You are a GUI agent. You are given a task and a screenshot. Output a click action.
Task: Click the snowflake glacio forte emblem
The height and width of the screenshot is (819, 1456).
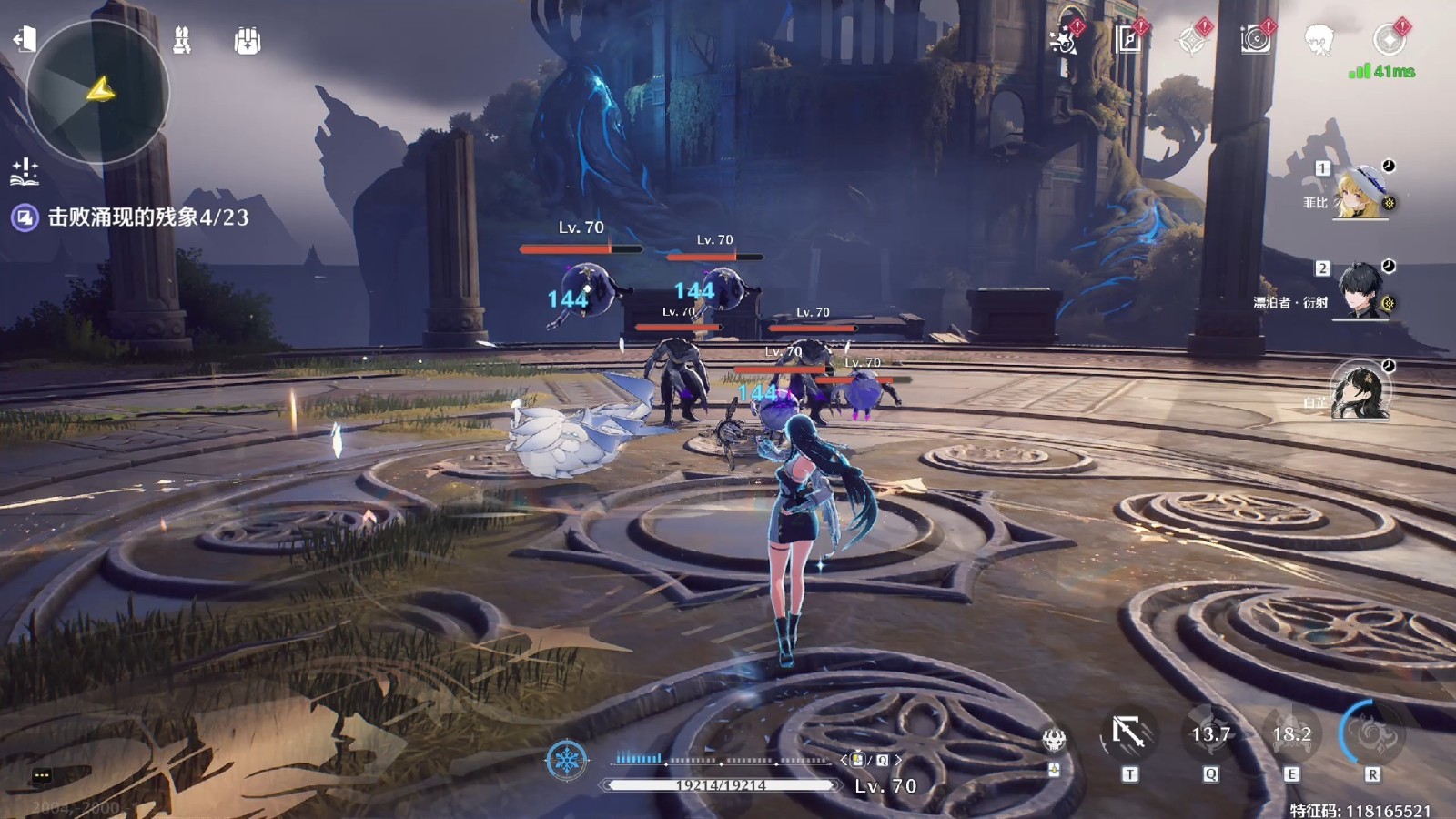(566, 759)
